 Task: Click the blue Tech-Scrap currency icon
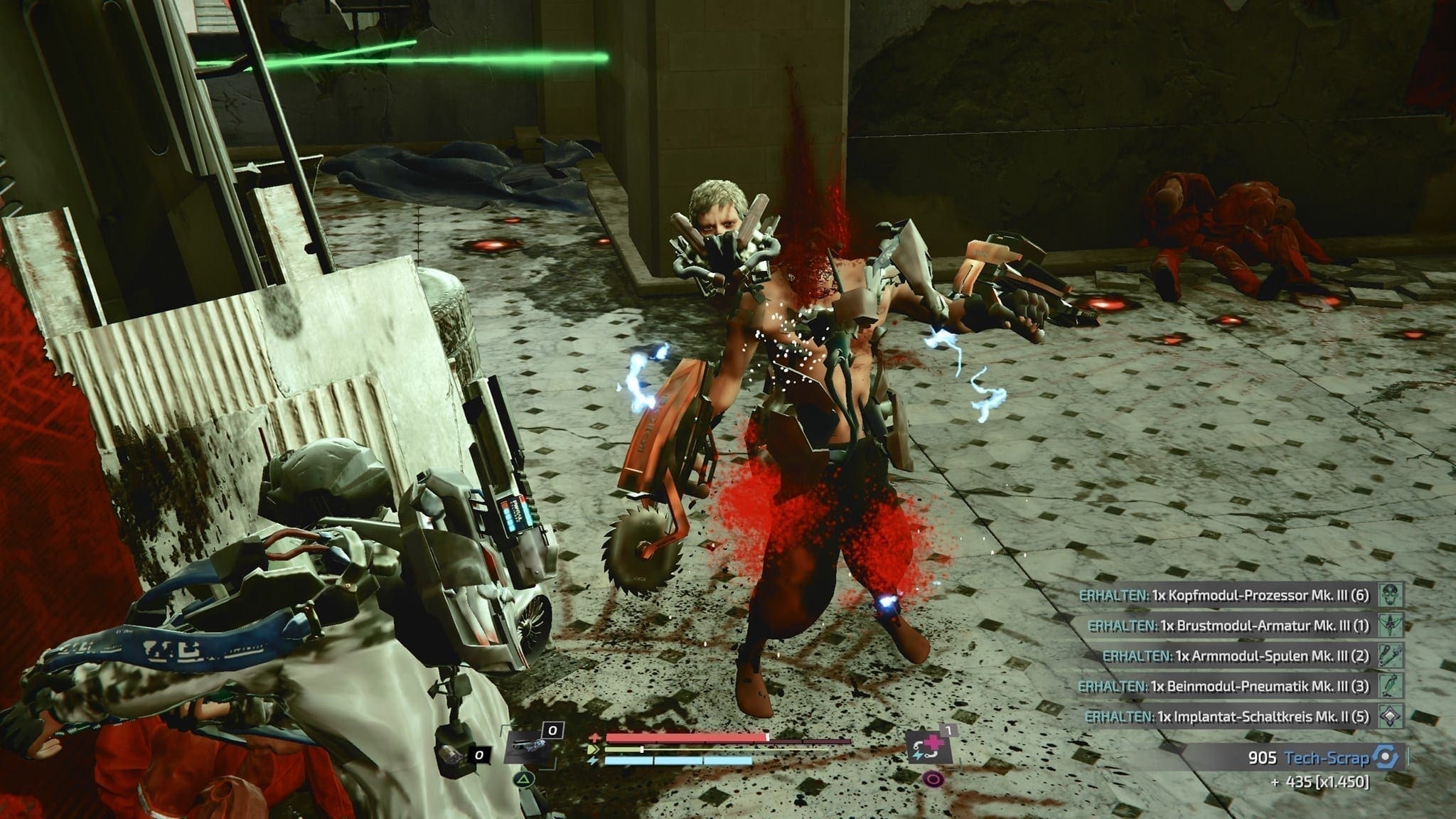1384,758
